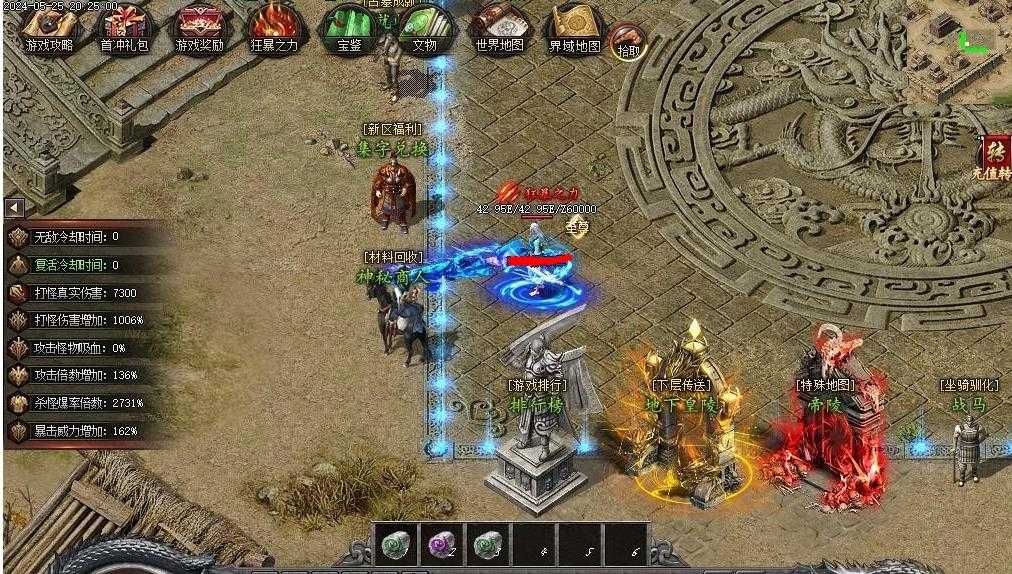Viewport: 1012px width, 574px height.
Task: Open the 世界地图 world map
Action: point(499,28)
